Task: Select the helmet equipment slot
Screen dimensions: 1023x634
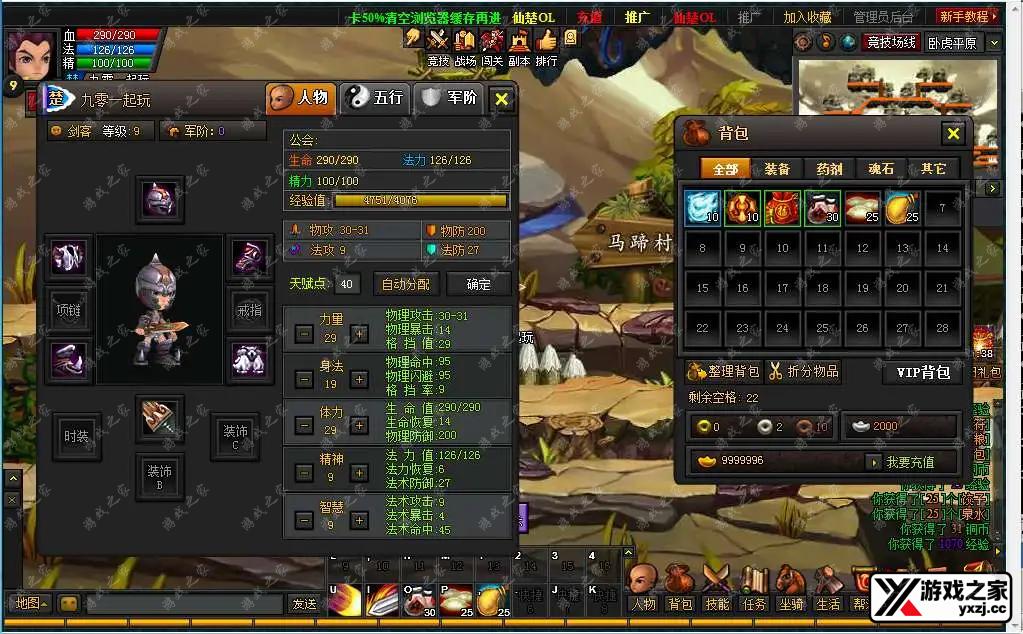Action: [x=160, y=200]
